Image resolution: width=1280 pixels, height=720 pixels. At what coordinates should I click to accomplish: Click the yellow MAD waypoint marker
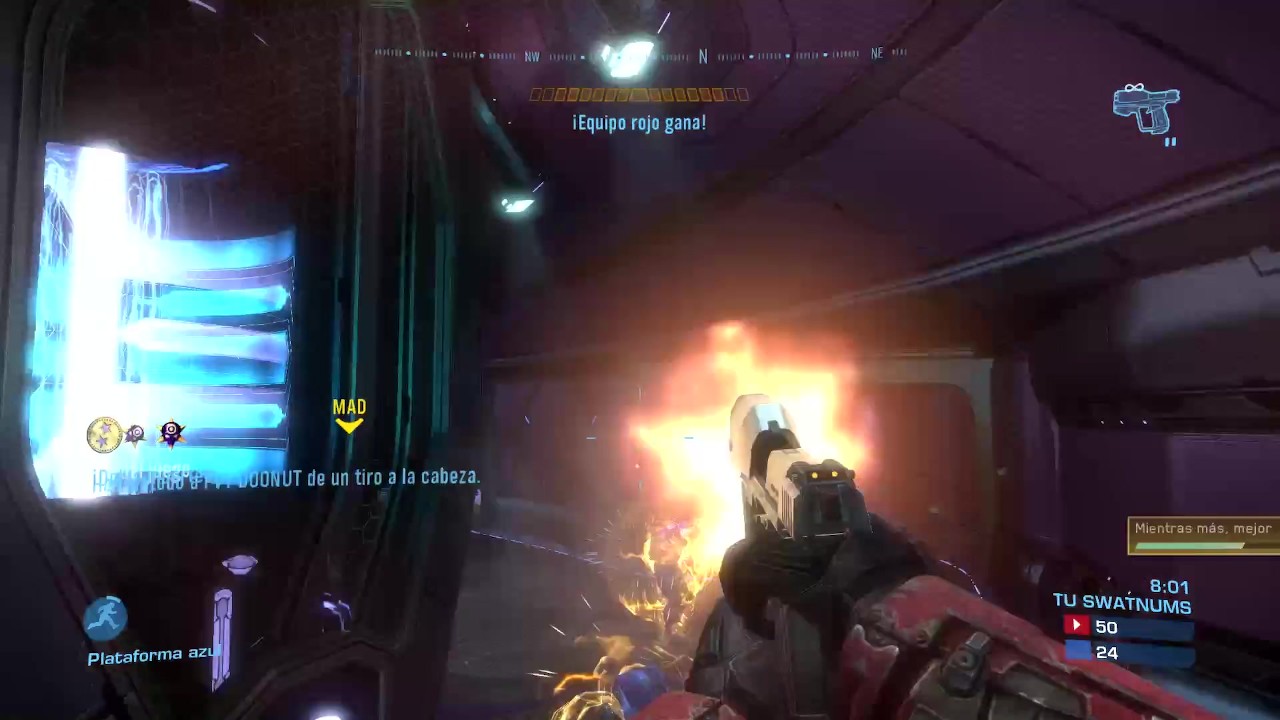(x=349, y=415)
